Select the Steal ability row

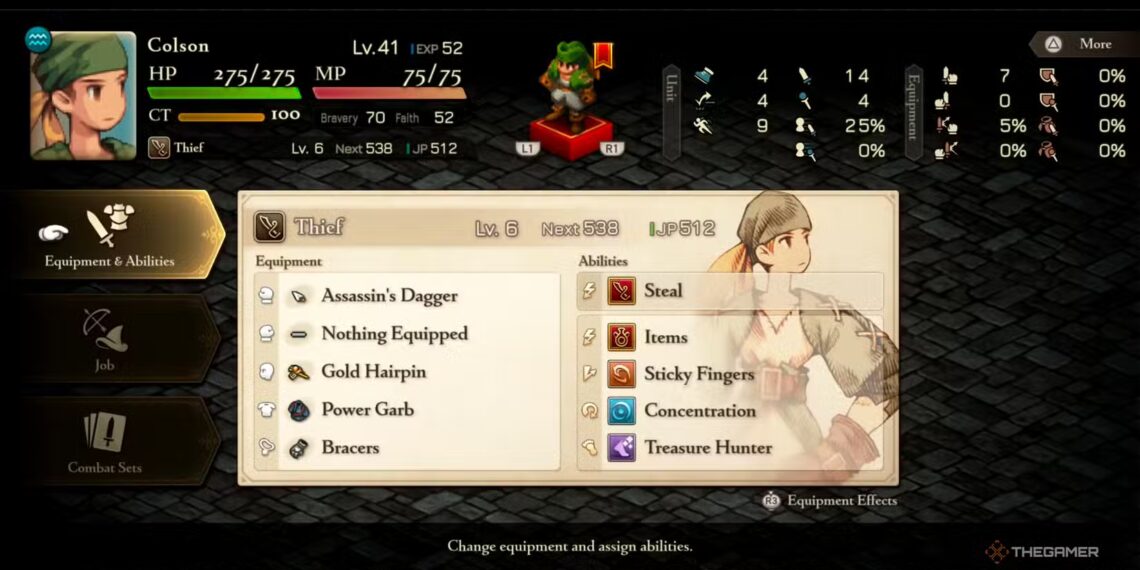click(x=730, y=291)
